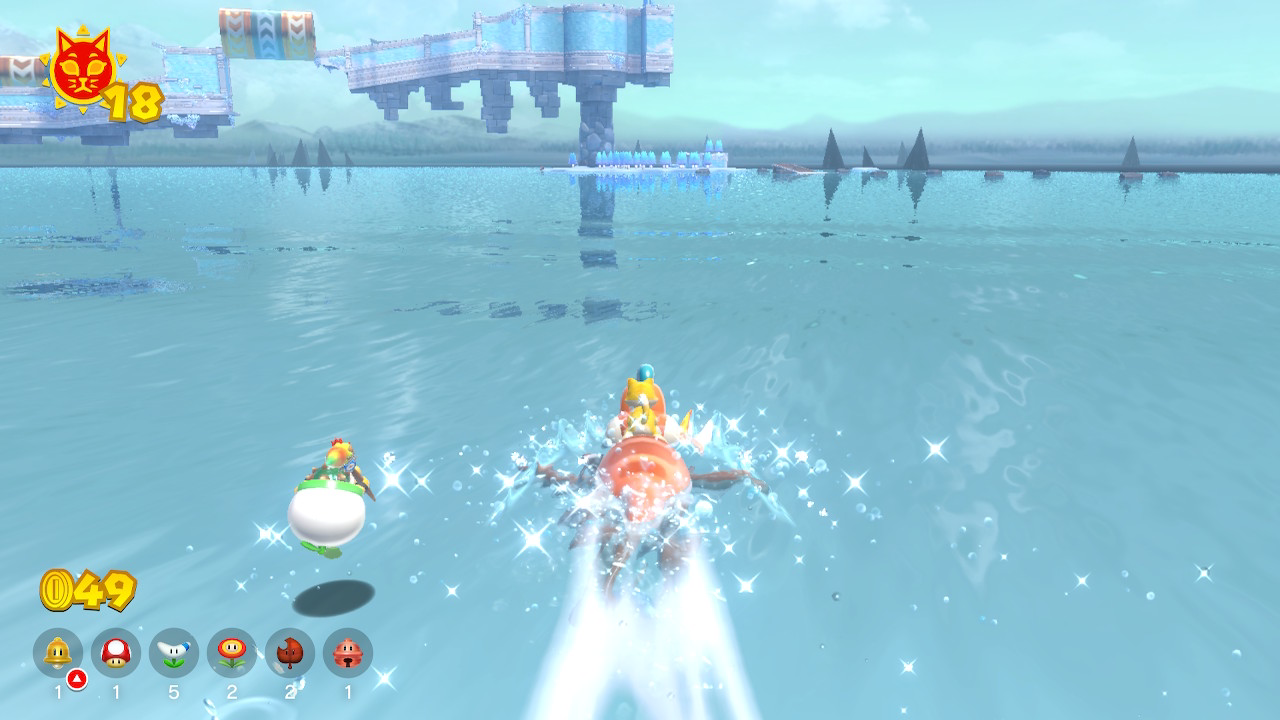Click the Cat Shine sun icon
Image resolution: width=1280 pixels, height=720 pixels.
pyautogui.click(x=82, y=68)
